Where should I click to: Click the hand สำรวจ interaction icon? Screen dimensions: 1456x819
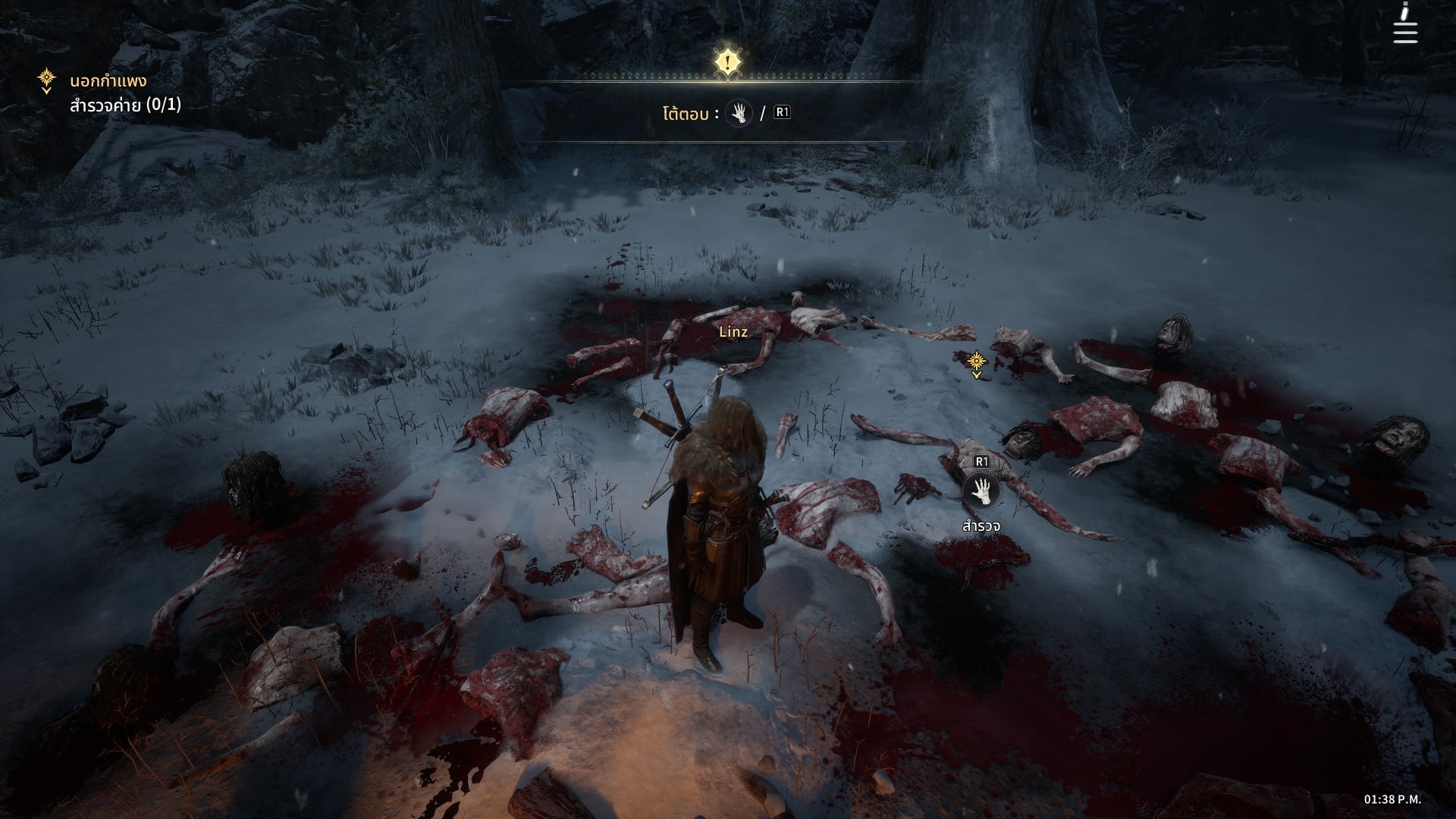click(x=981, y=491)
